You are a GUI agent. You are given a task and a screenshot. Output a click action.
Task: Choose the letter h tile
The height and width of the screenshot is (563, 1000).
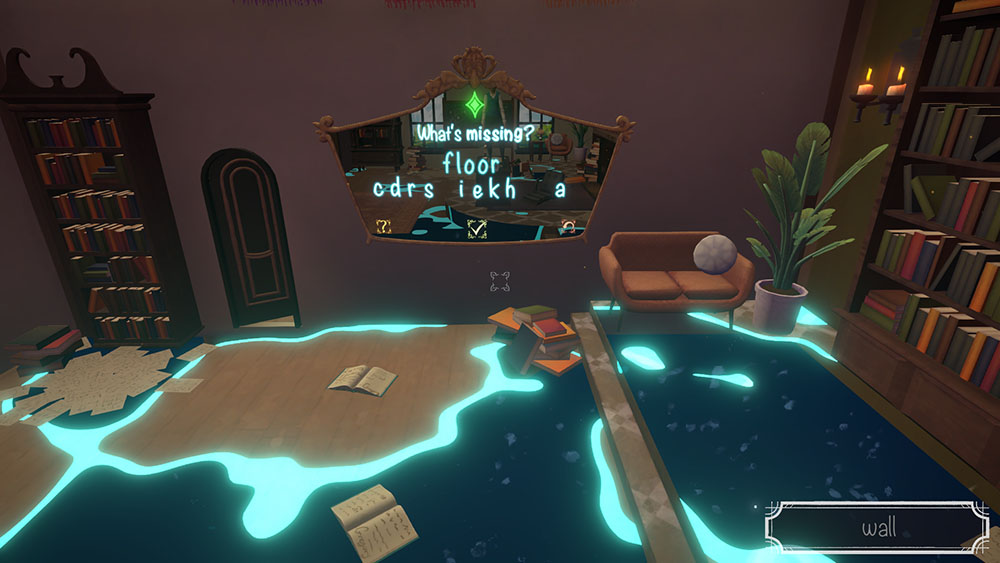point(514,189)
